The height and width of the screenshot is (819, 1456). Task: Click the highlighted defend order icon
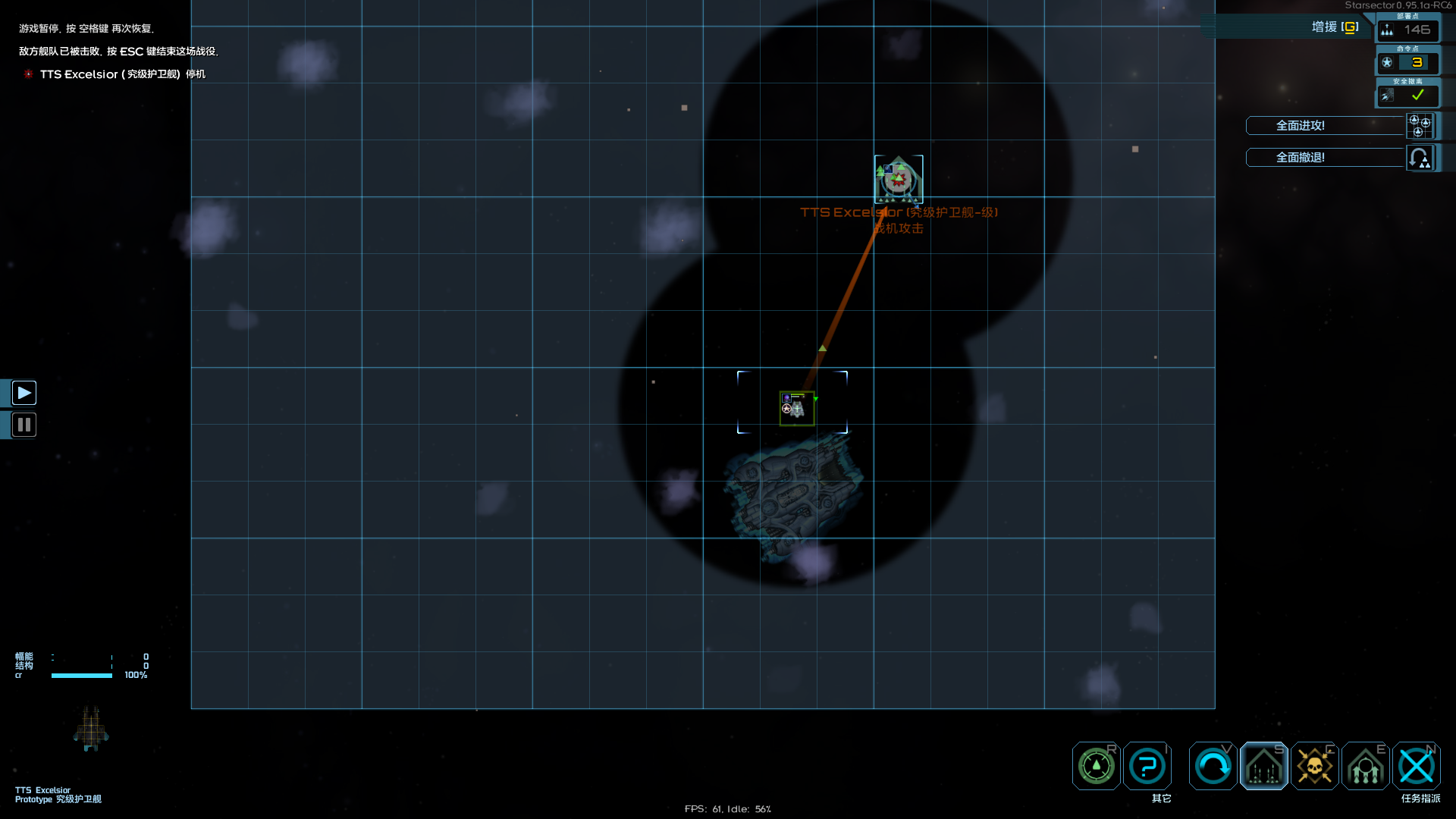(1263, 766)
